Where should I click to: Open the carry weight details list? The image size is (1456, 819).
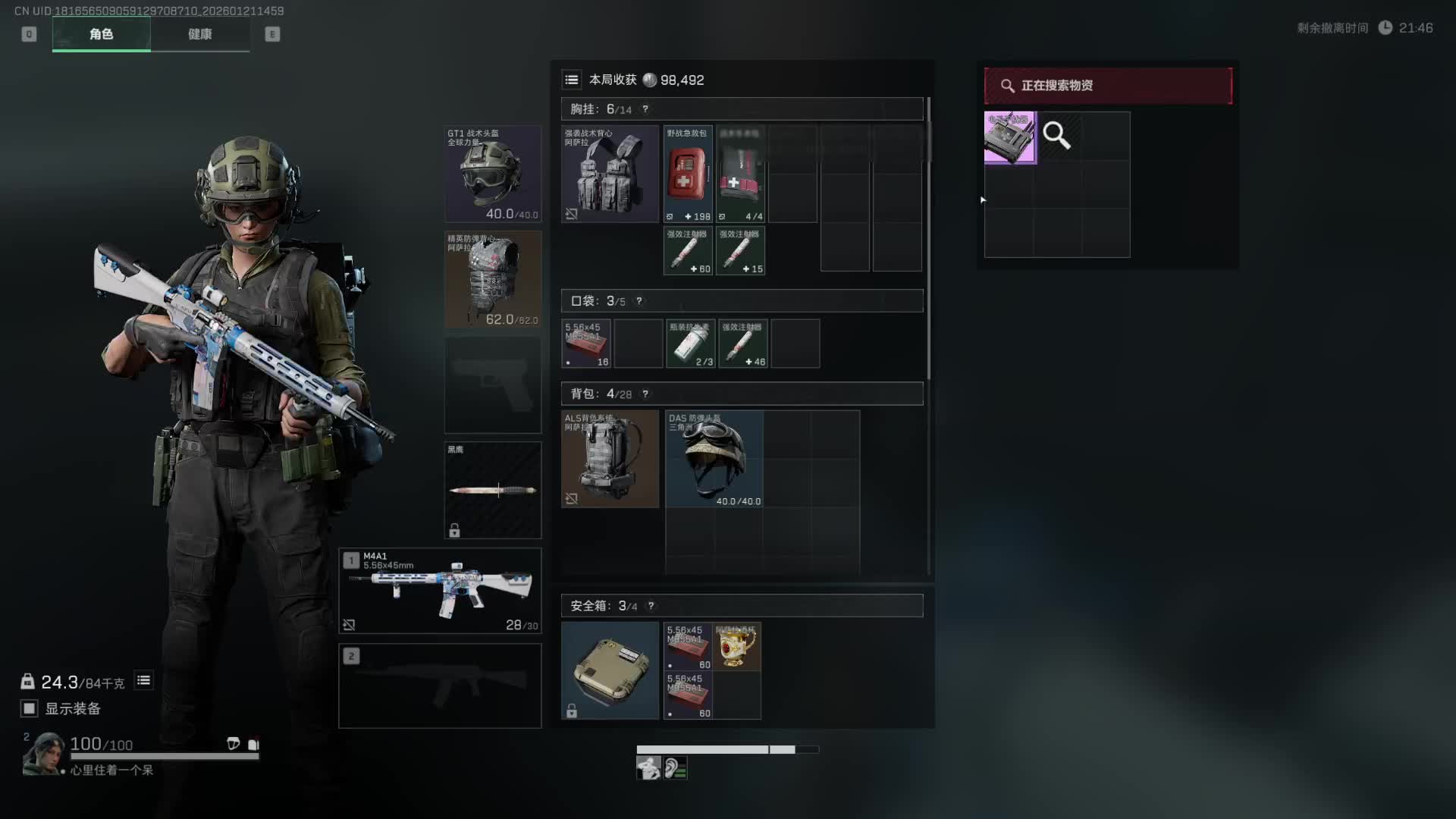143,681
